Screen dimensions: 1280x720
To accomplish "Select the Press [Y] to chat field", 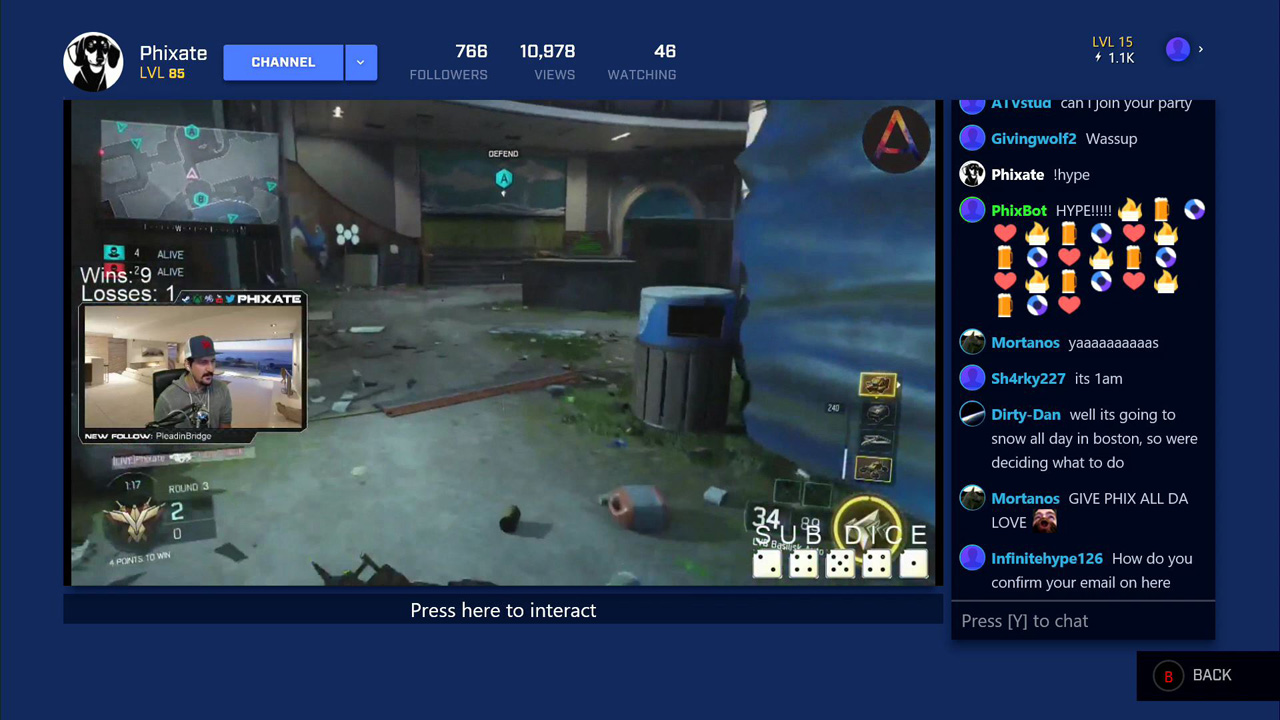I will [1083, 620].
